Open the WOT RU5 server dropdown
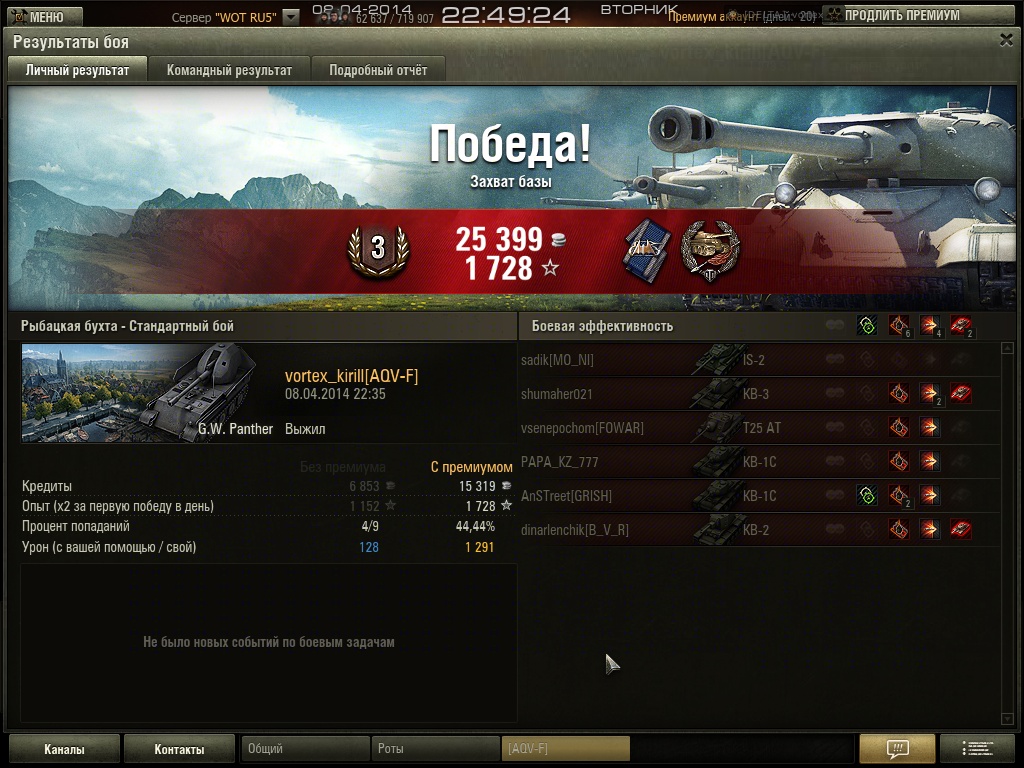Image resolution: width=1024 pixels, height=768 pixels. coord(290,17)
